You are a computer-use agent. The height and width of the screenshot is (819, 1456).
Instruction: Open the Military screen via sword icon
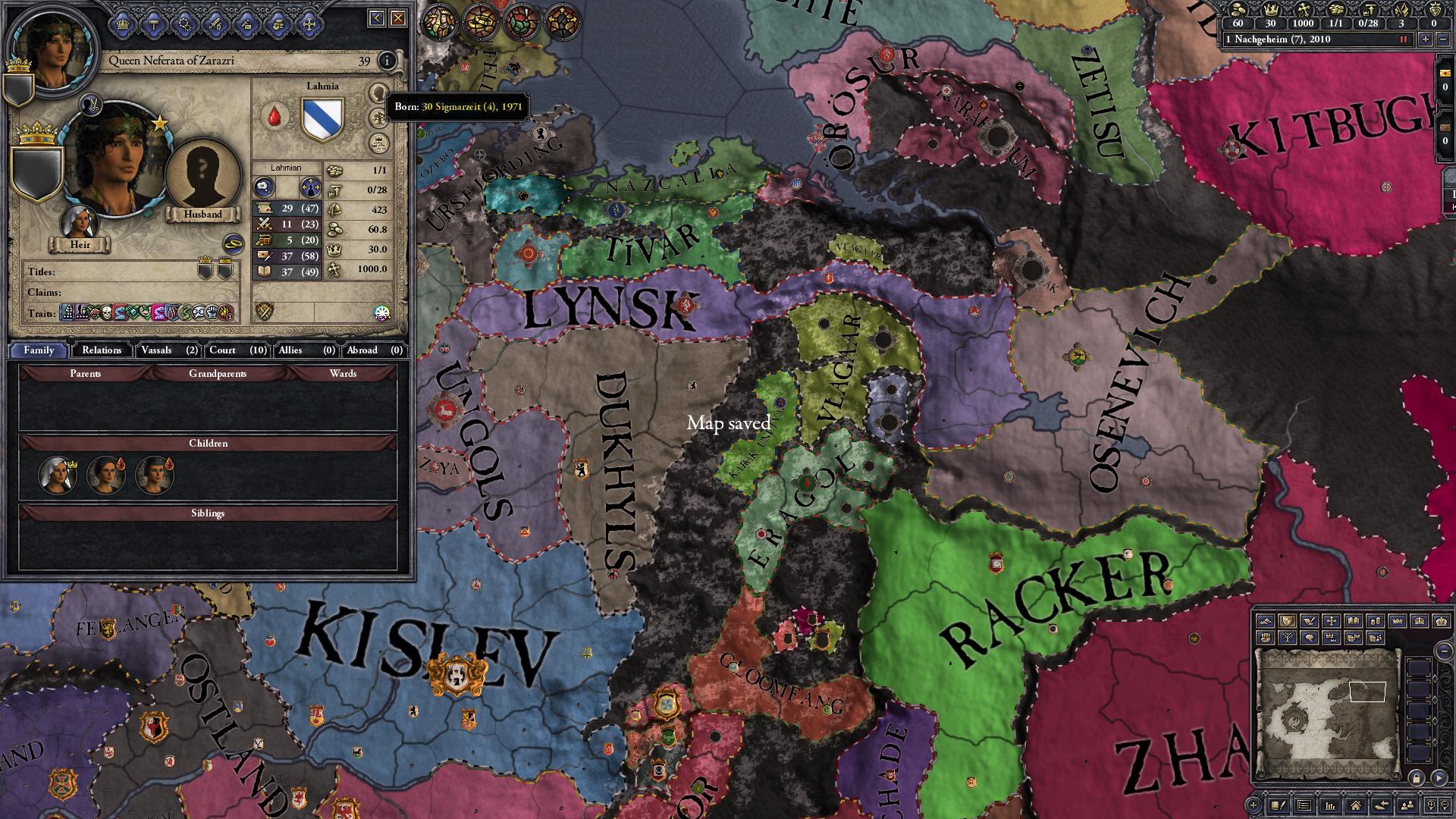click(x=215, y=23)
